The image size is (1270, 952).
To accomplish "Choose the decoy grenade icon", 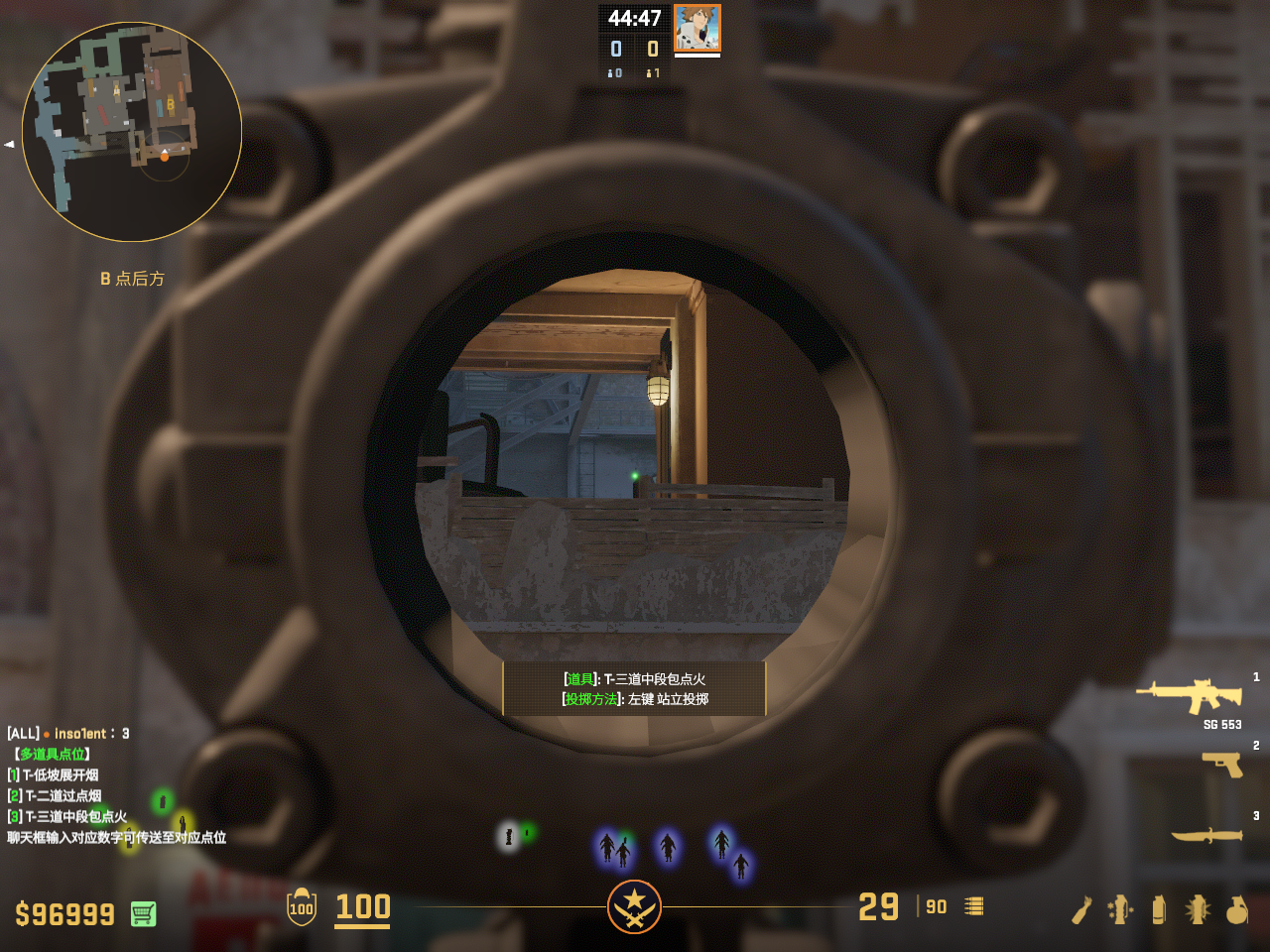I will [x=1120, y=909].
